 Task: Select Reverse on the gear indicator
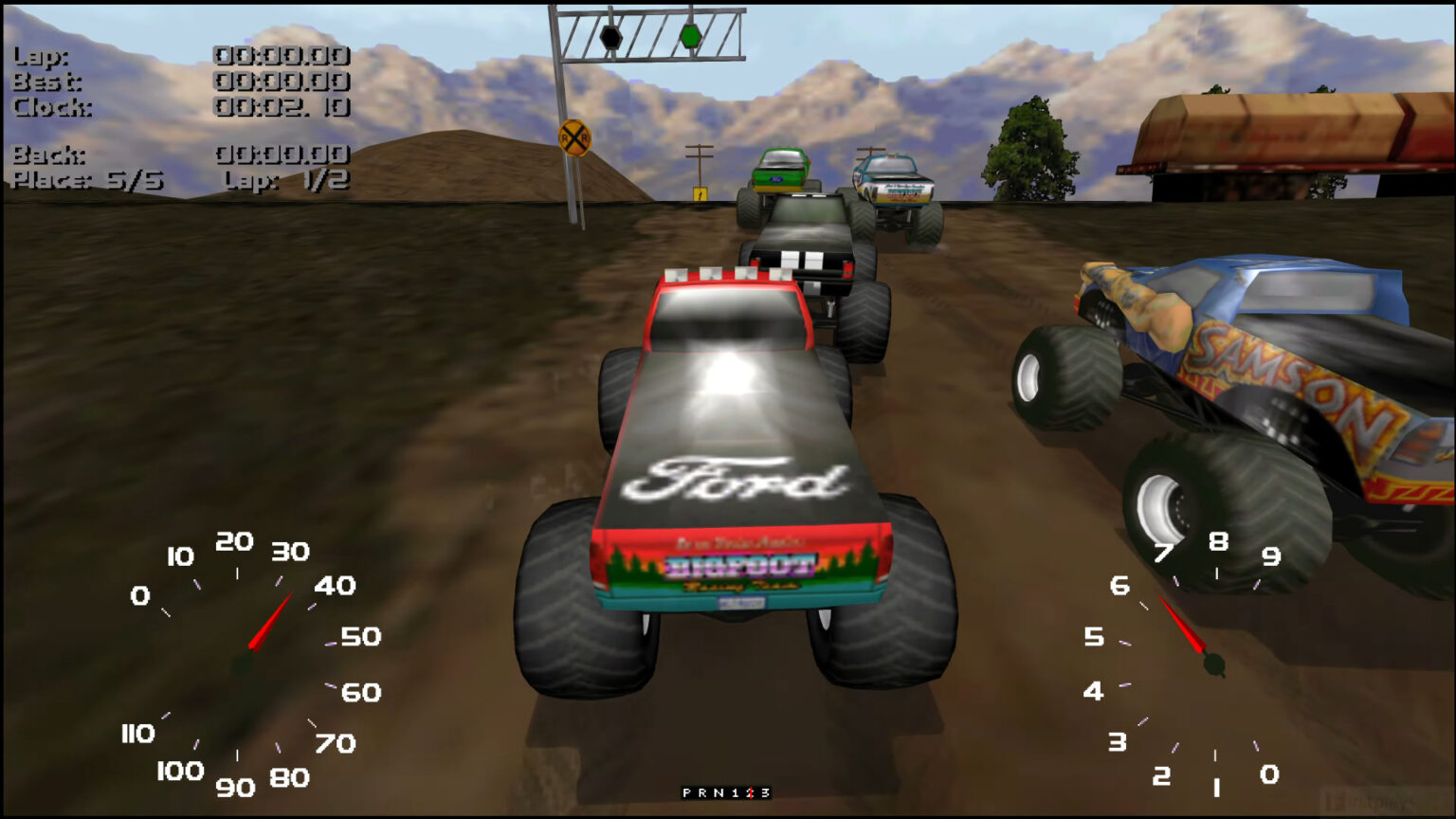(704, 792)
